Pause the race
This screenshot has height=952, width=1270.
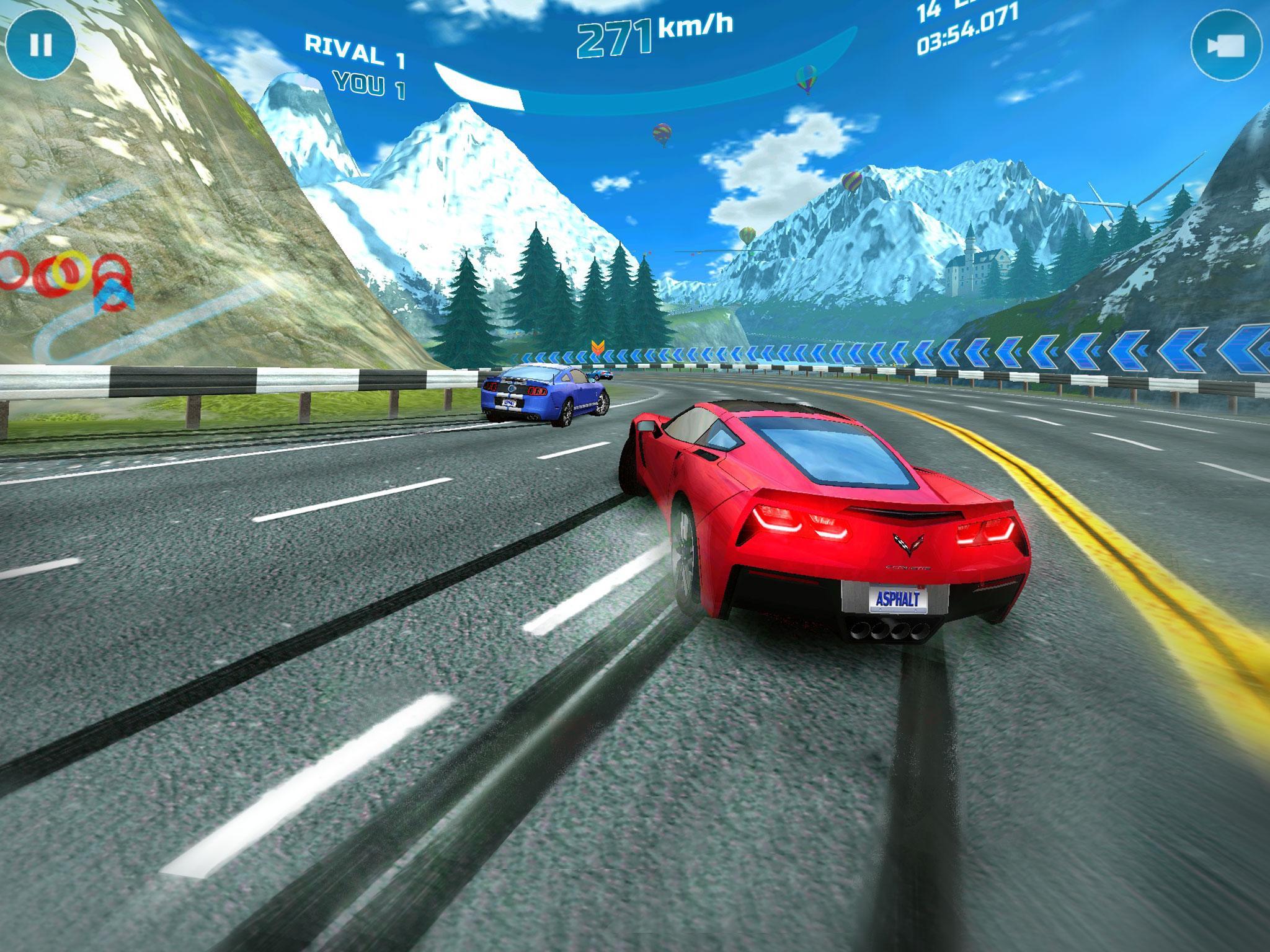pos(41,43)
